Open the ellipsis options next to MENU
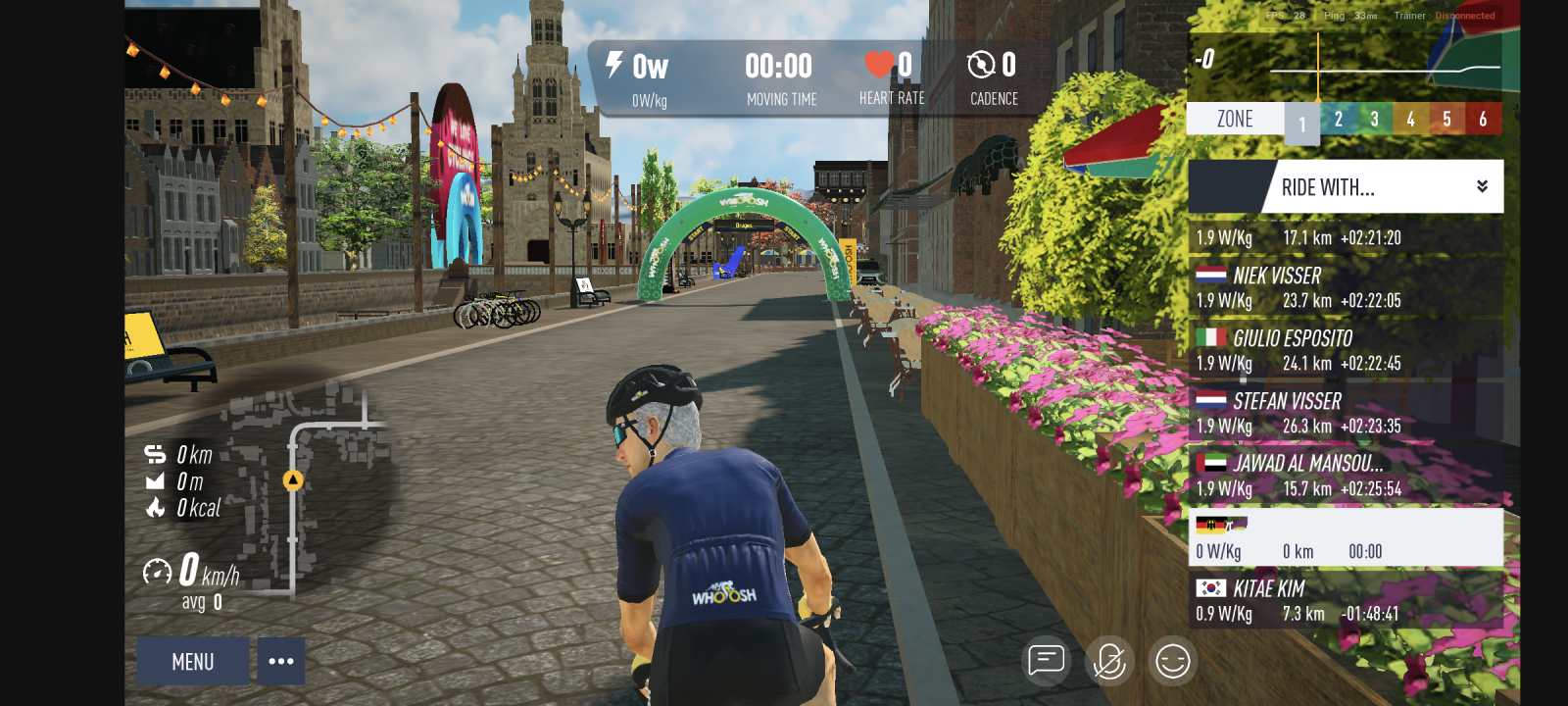Viewport: 1568px width, 706px height. point(281,661)
